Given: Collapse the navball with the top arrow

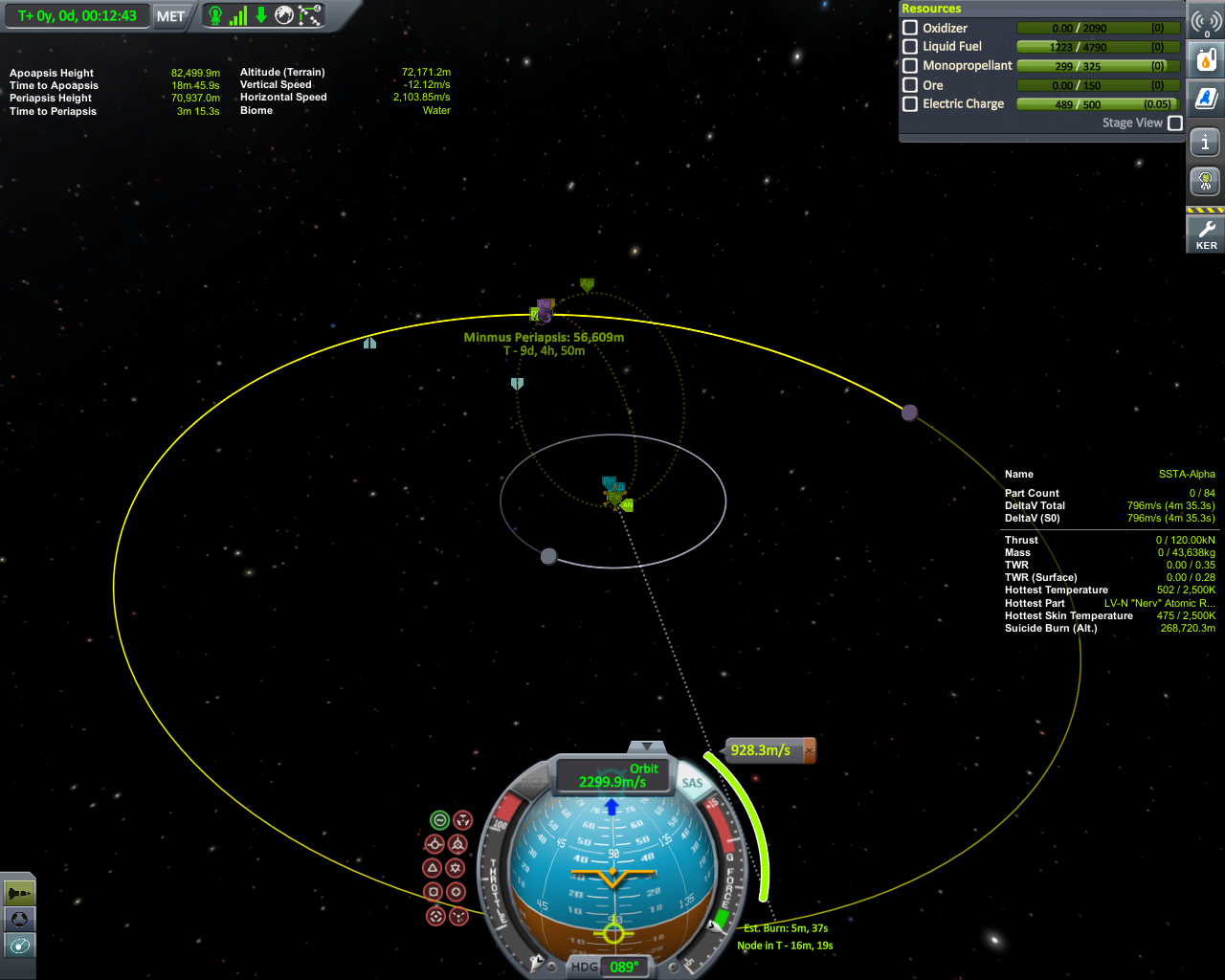Looking at the screenshot, I should (648, 746).
